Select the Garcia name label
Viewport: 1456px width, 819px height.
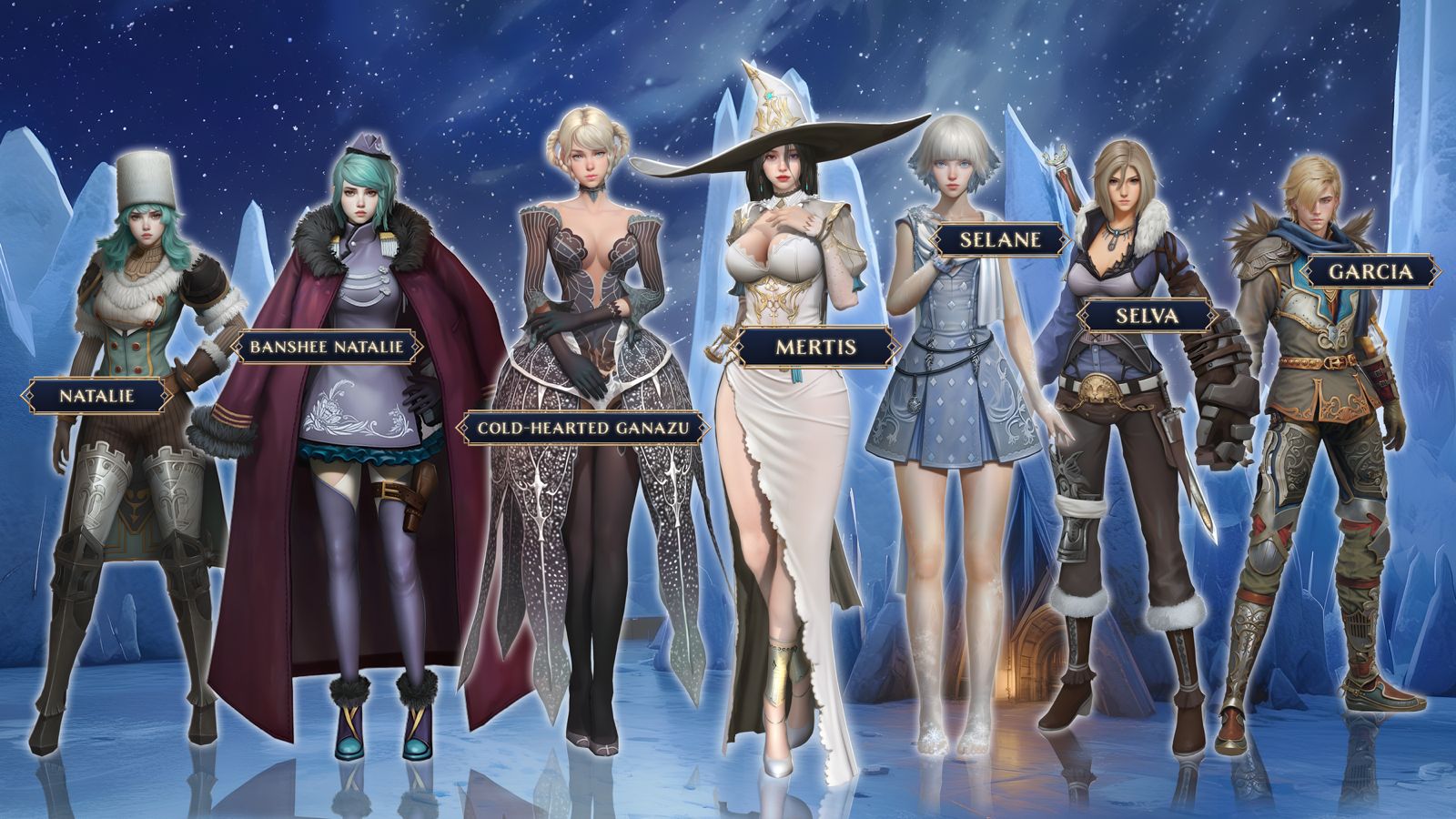[1370, 271]
